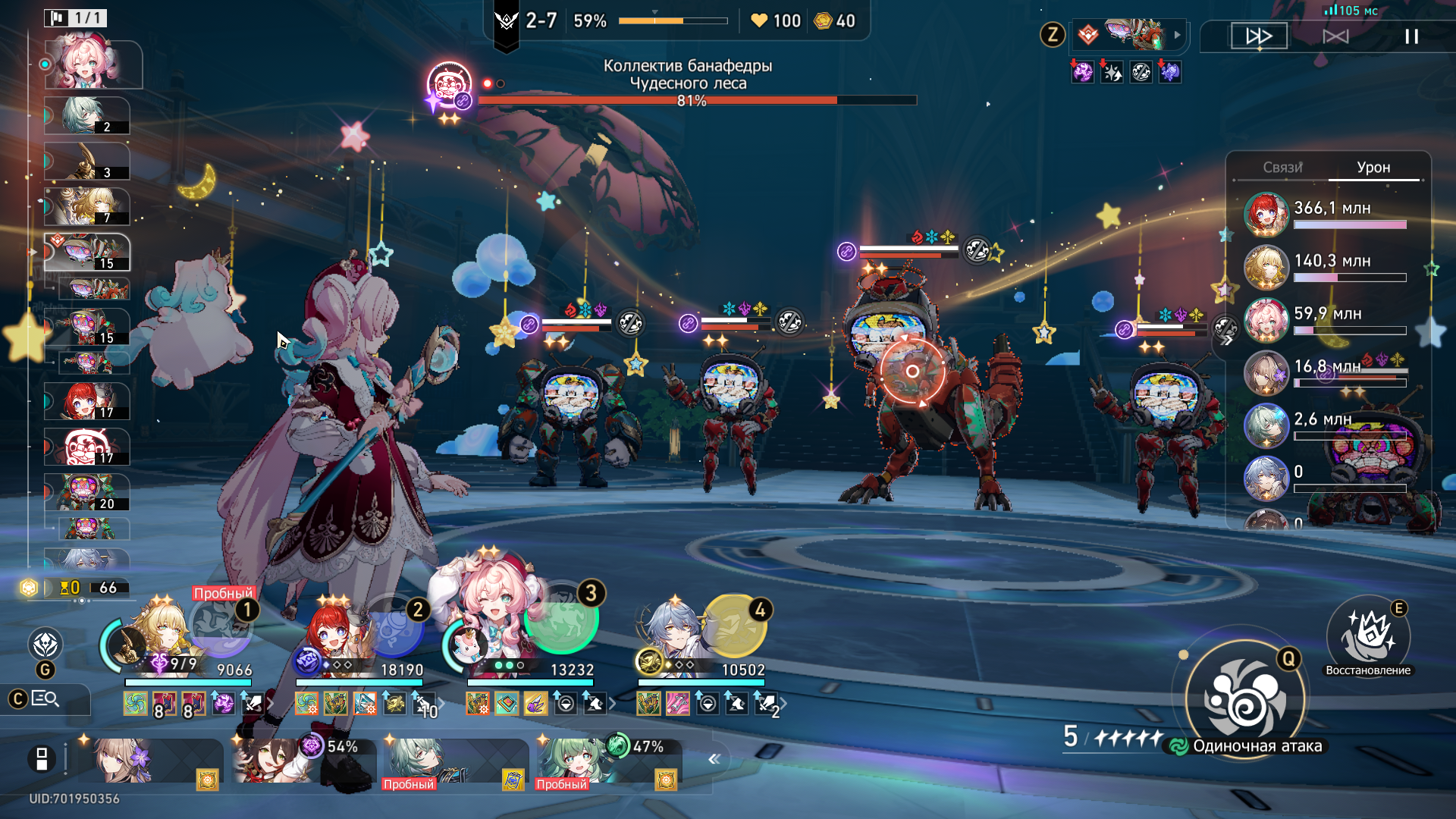
Task: Toggle the auto-battle button
Action: pos(1335,36)
